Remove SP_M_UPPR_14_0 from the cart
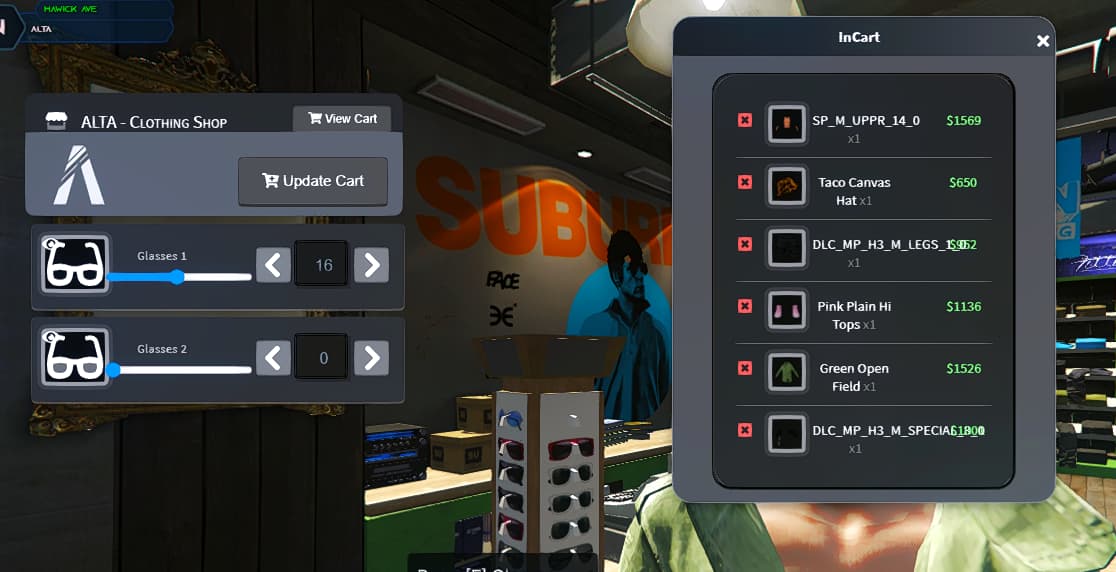Image resolution: width=1116 pixels, height=572 pixels. coord(745,120)
